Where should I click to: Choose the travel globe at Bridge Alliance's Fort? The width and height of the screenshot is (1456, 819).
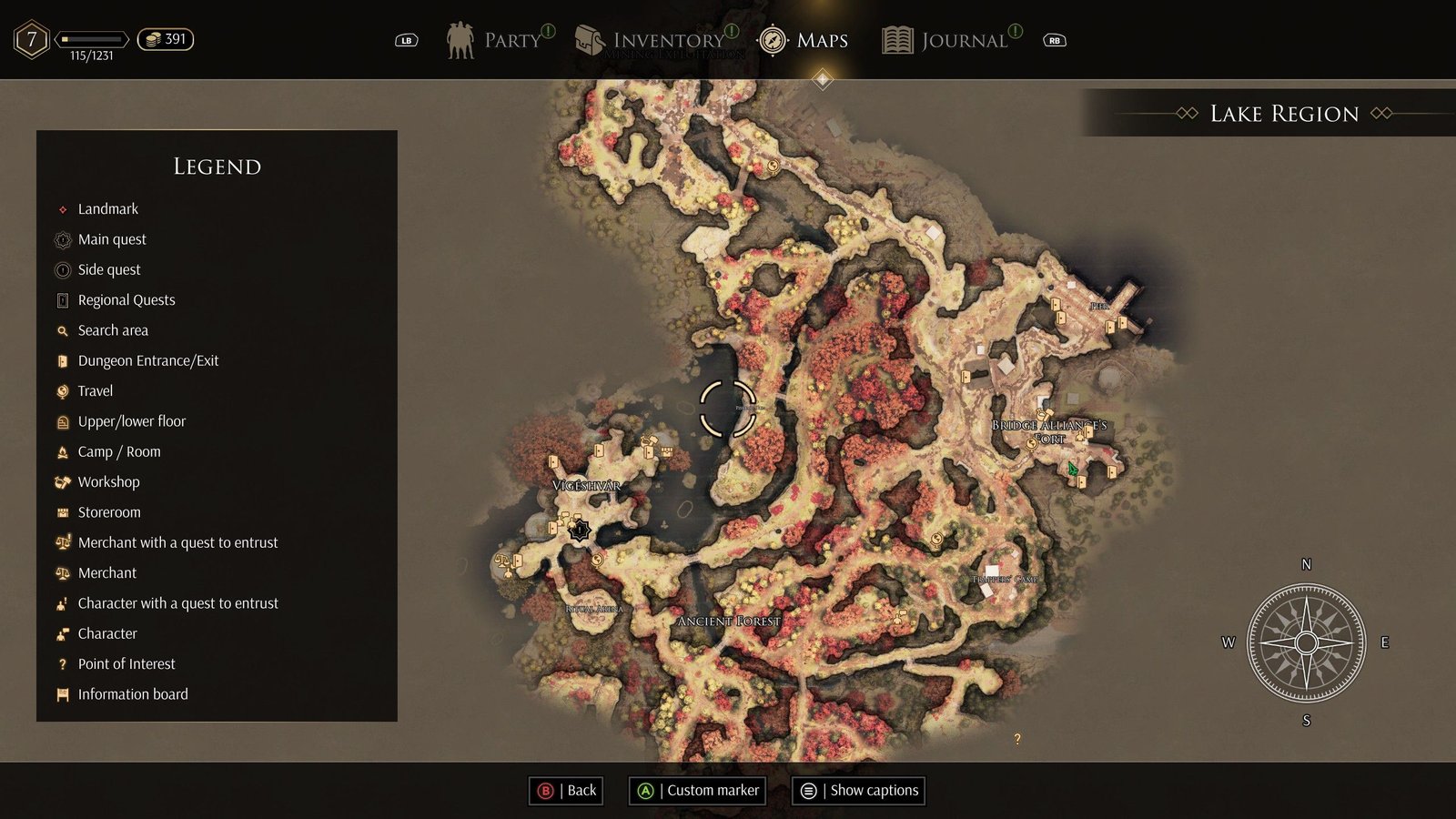(1031, 444)
